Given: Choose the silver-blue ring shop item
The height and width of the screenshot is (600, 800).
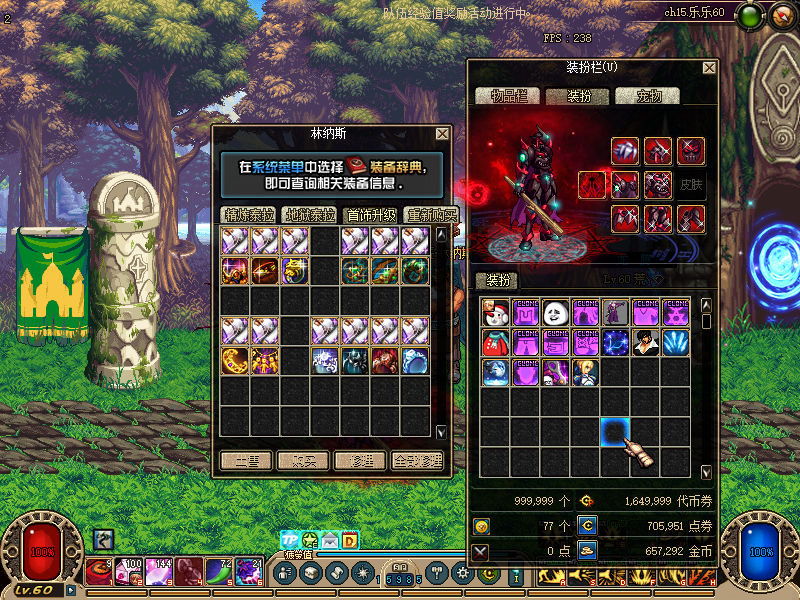Looking at the screenshot, I should click(x=416, y=360).
